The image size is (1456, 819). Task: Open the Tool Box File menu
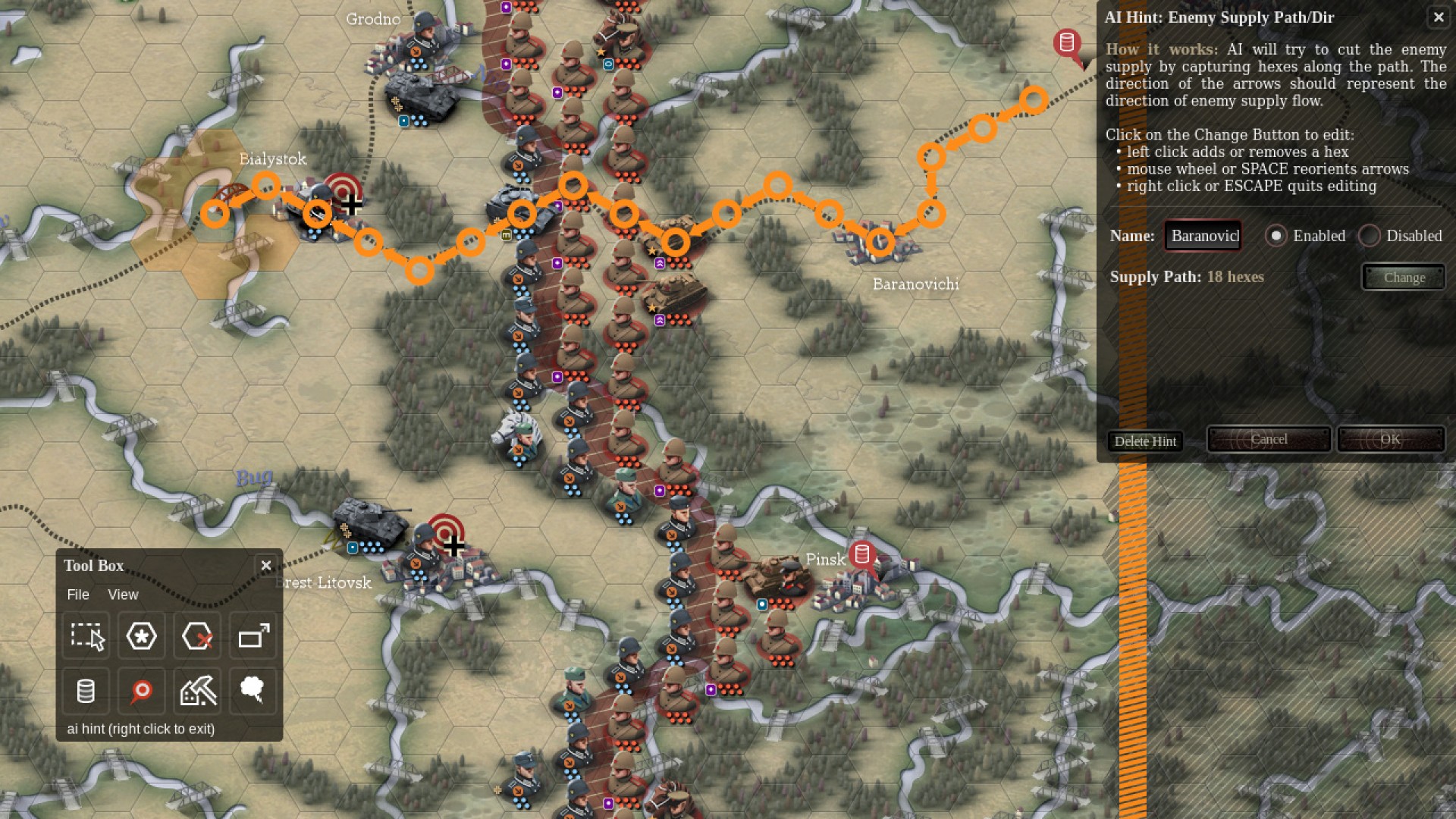[78, 595]
